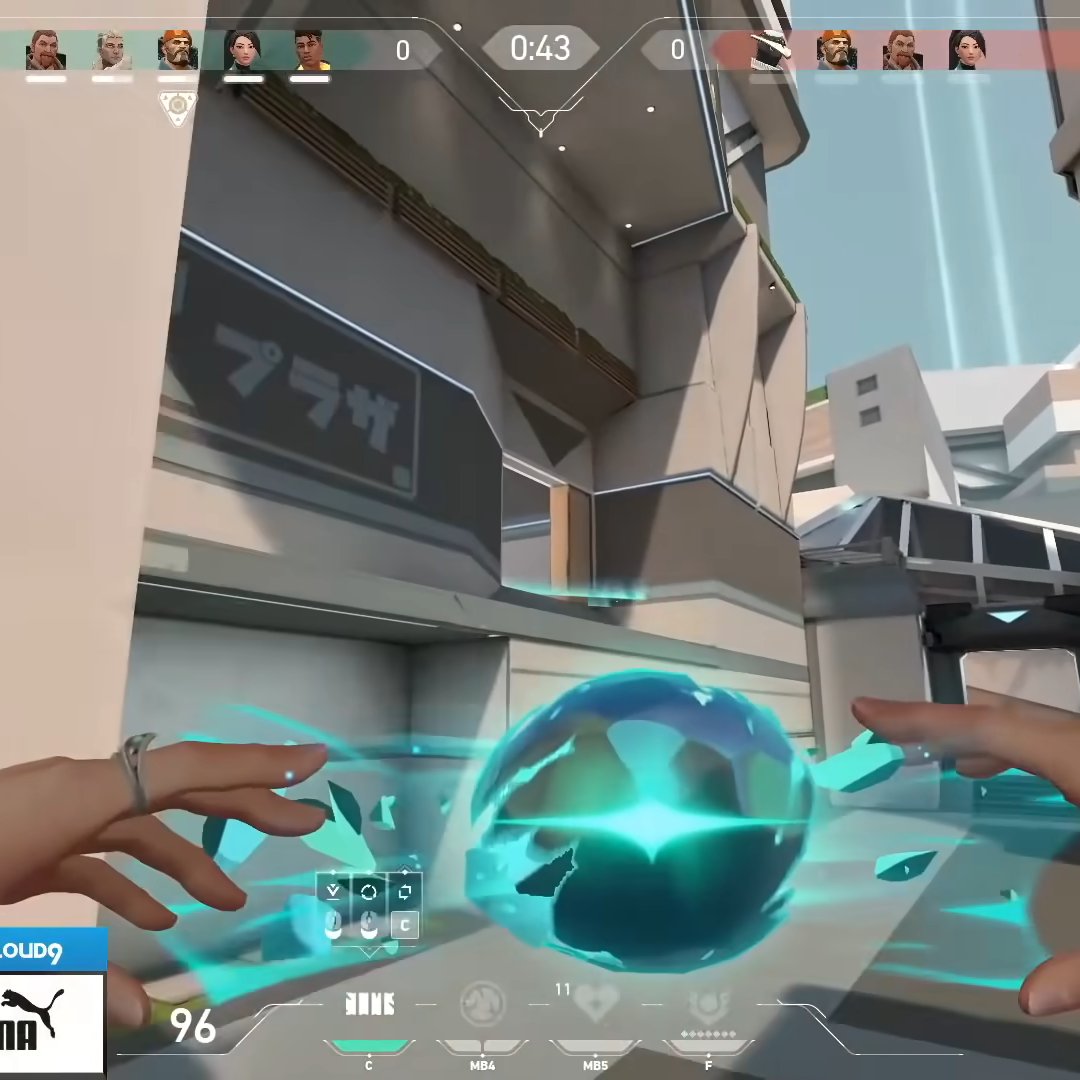Select the enemy Cypher portrait
Image resolution: width=1080 pixels, height=1080 pixels.
770,50
